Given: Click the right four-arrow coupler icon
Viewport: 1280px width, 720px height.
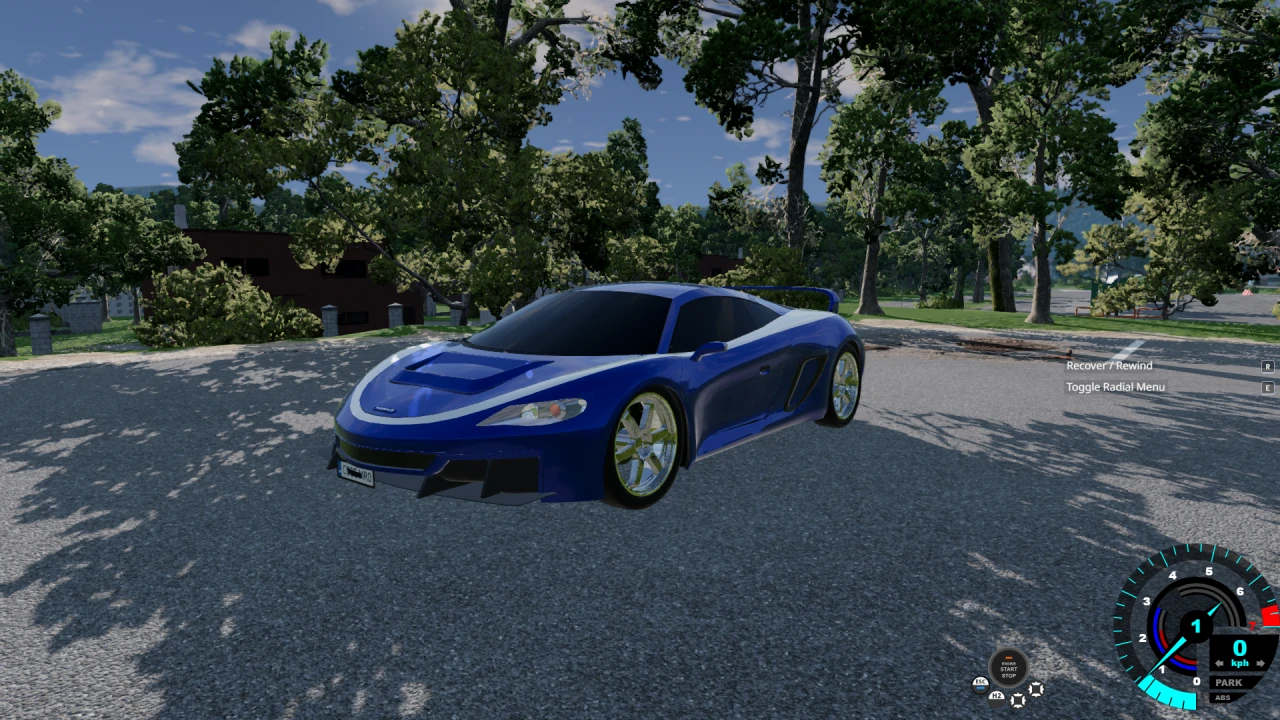Looking at the screenshot, I should pos(1036,689).
